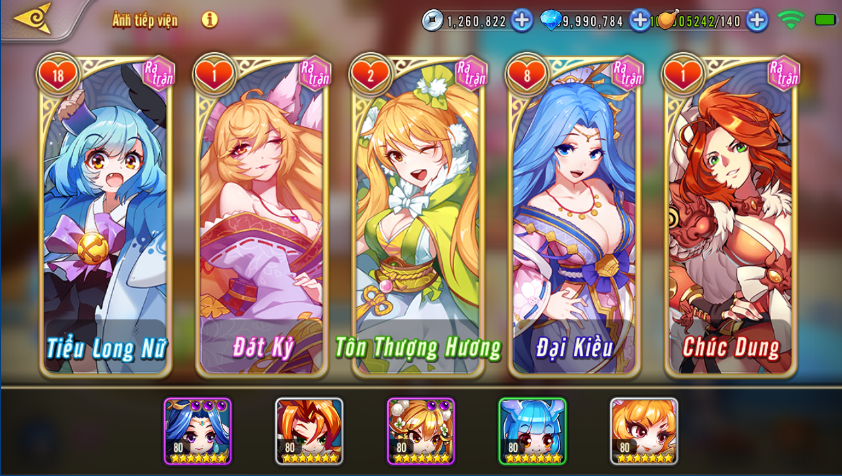Tap Ra trận badge on Chúc Dung
This screenshot has height=476, width=842.
pos(783,73)
